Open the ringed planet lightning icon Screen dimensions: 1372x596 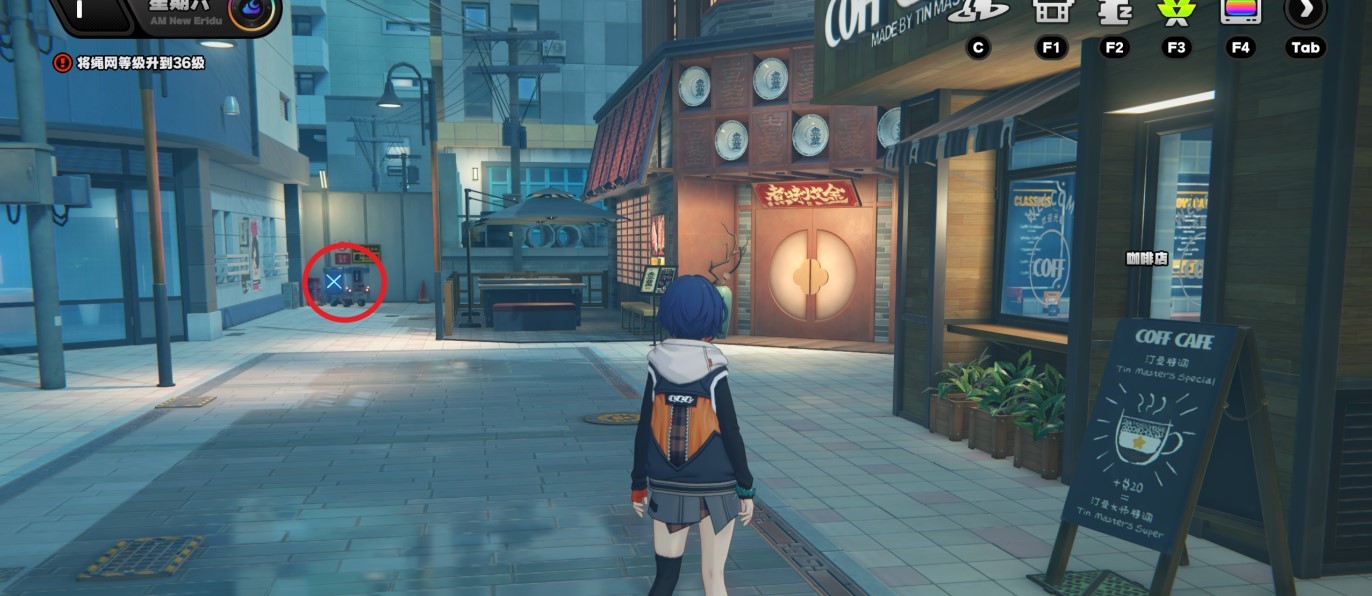pyautogui.click(x=977, y=10)
